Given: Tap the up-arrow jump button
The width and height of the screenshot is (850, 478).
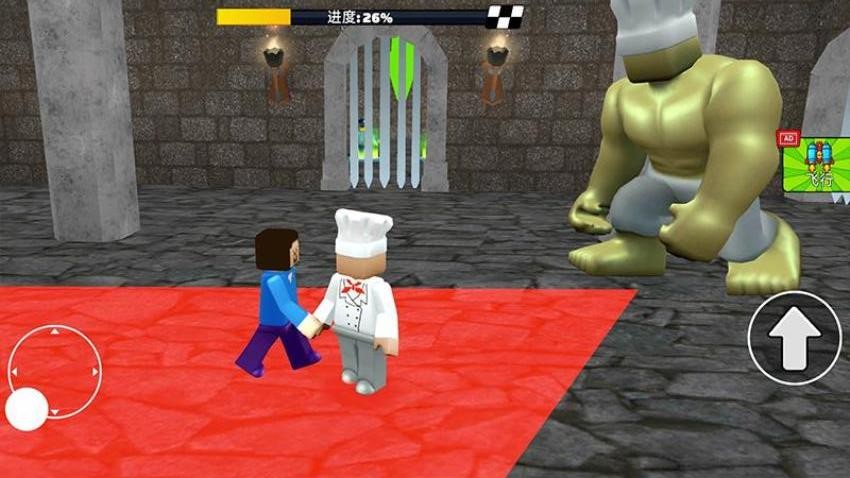Looking at the screenshot, I should pos(794,339).
